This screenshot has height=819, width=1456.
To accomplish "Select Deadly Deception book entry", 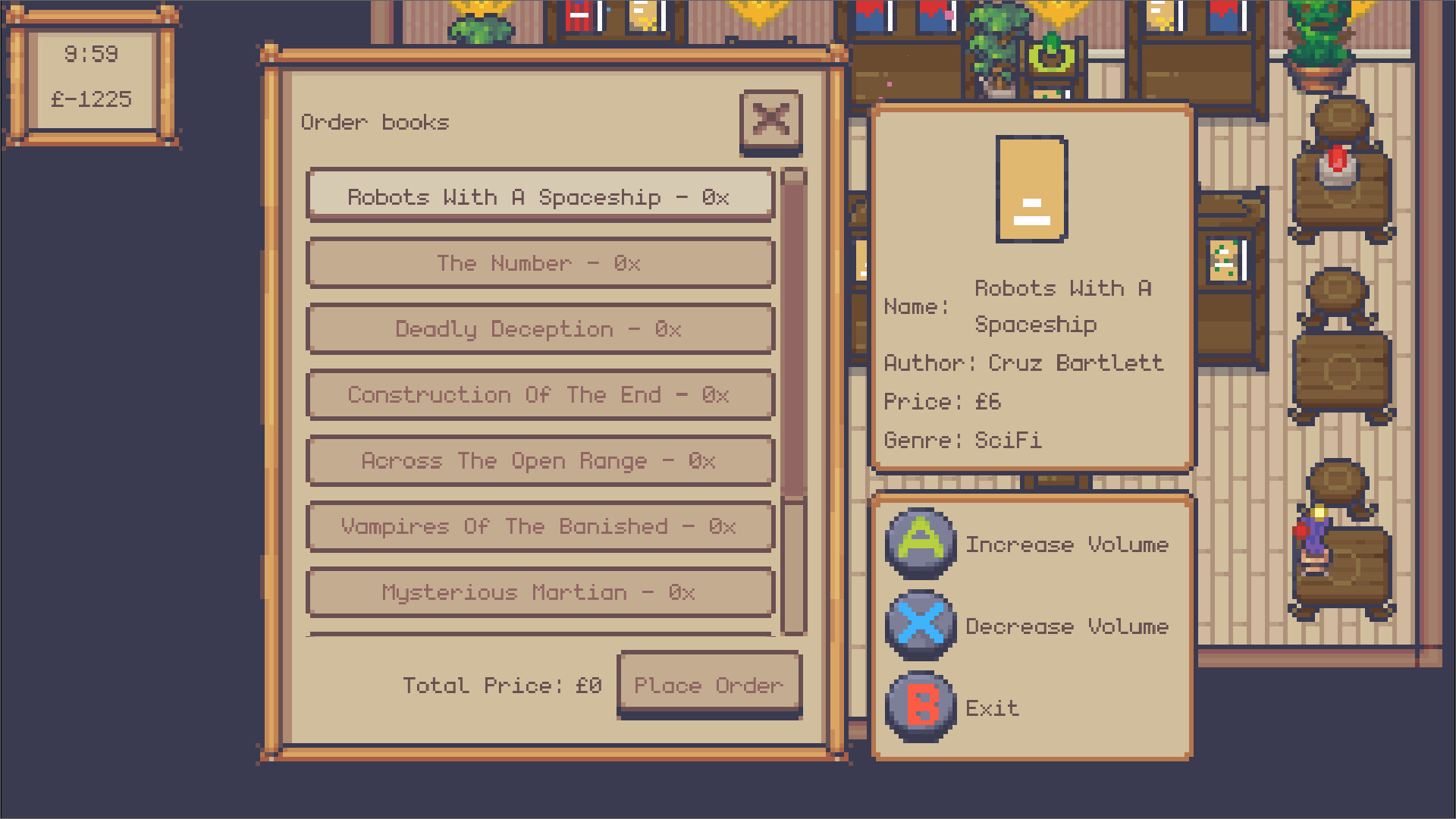I will point(538,328).
